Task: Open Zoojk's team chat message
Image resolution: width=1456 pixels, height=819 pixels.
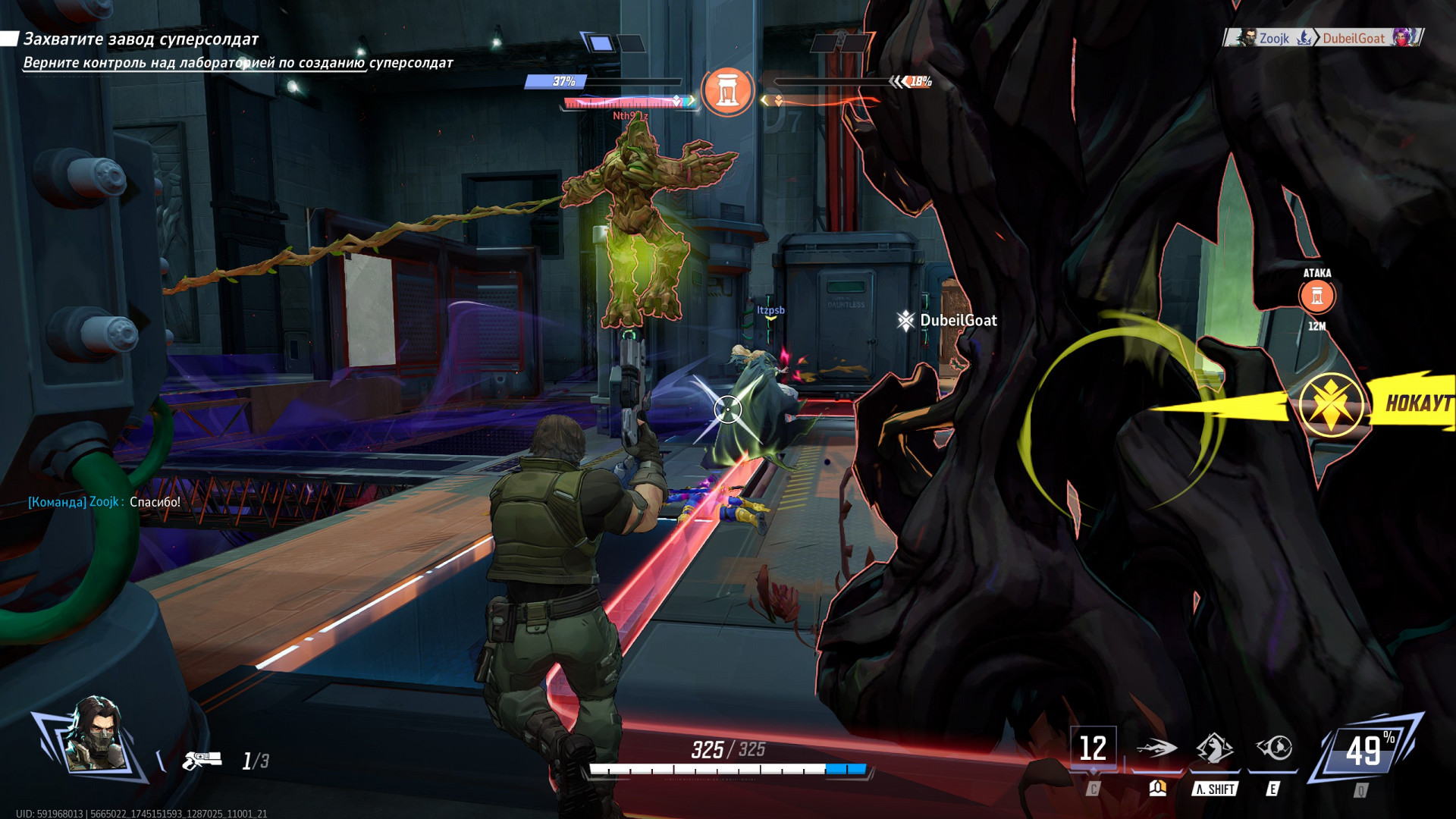Action: click(x=104, y=502)
